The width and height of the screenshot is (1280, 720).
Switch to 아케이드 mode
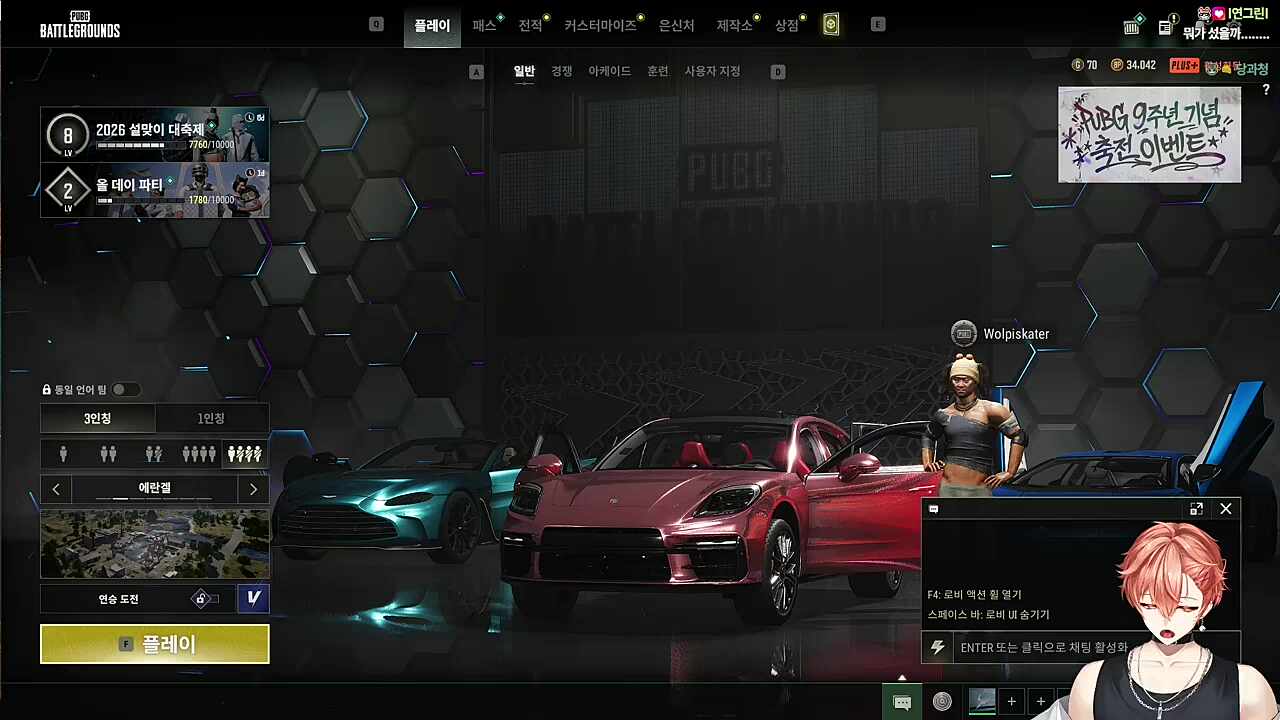pyautogui.click(x=609, y=71)
